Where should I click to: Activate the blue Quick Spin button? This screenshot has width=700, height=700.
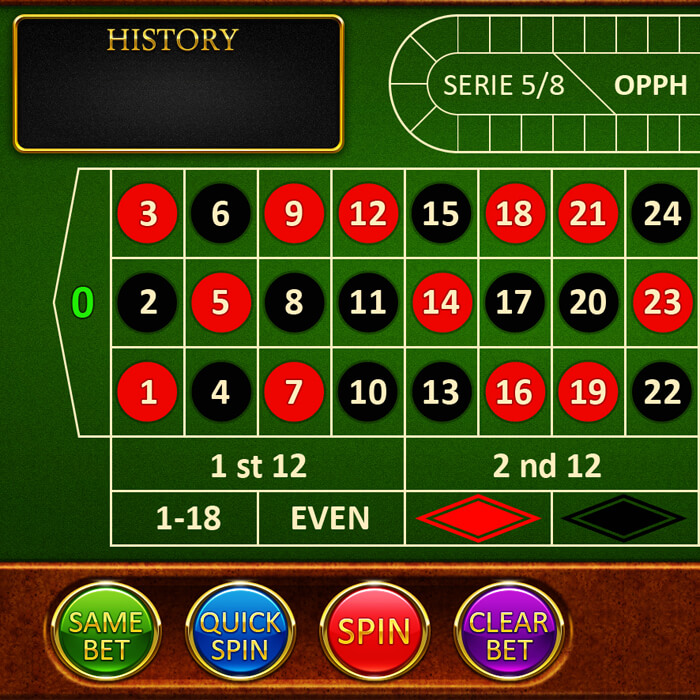pyautogui.click(x=240, y=633)
